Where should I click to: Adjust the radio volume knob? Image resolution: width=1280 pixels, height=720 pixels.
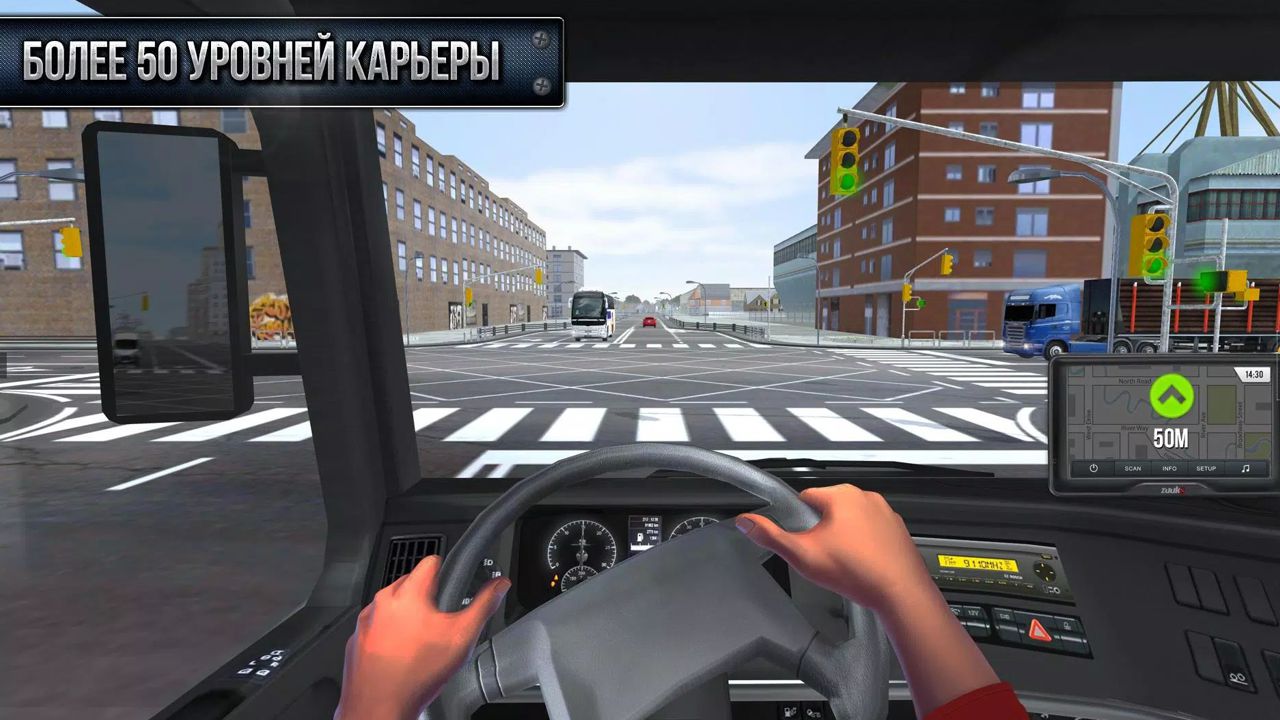1046,570
